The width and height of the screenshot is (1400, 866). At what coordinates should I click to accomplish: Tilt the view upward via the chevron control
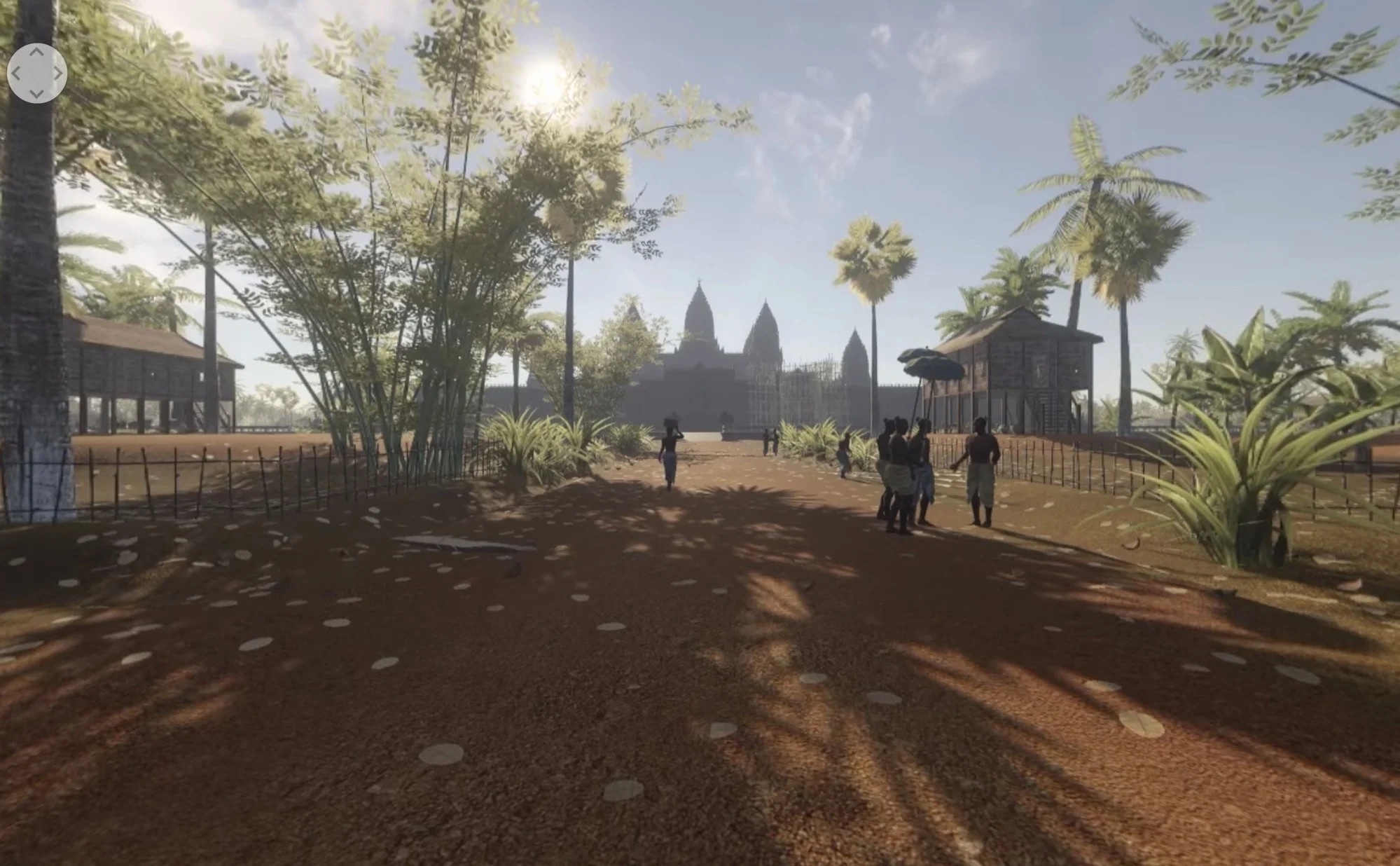36,52
